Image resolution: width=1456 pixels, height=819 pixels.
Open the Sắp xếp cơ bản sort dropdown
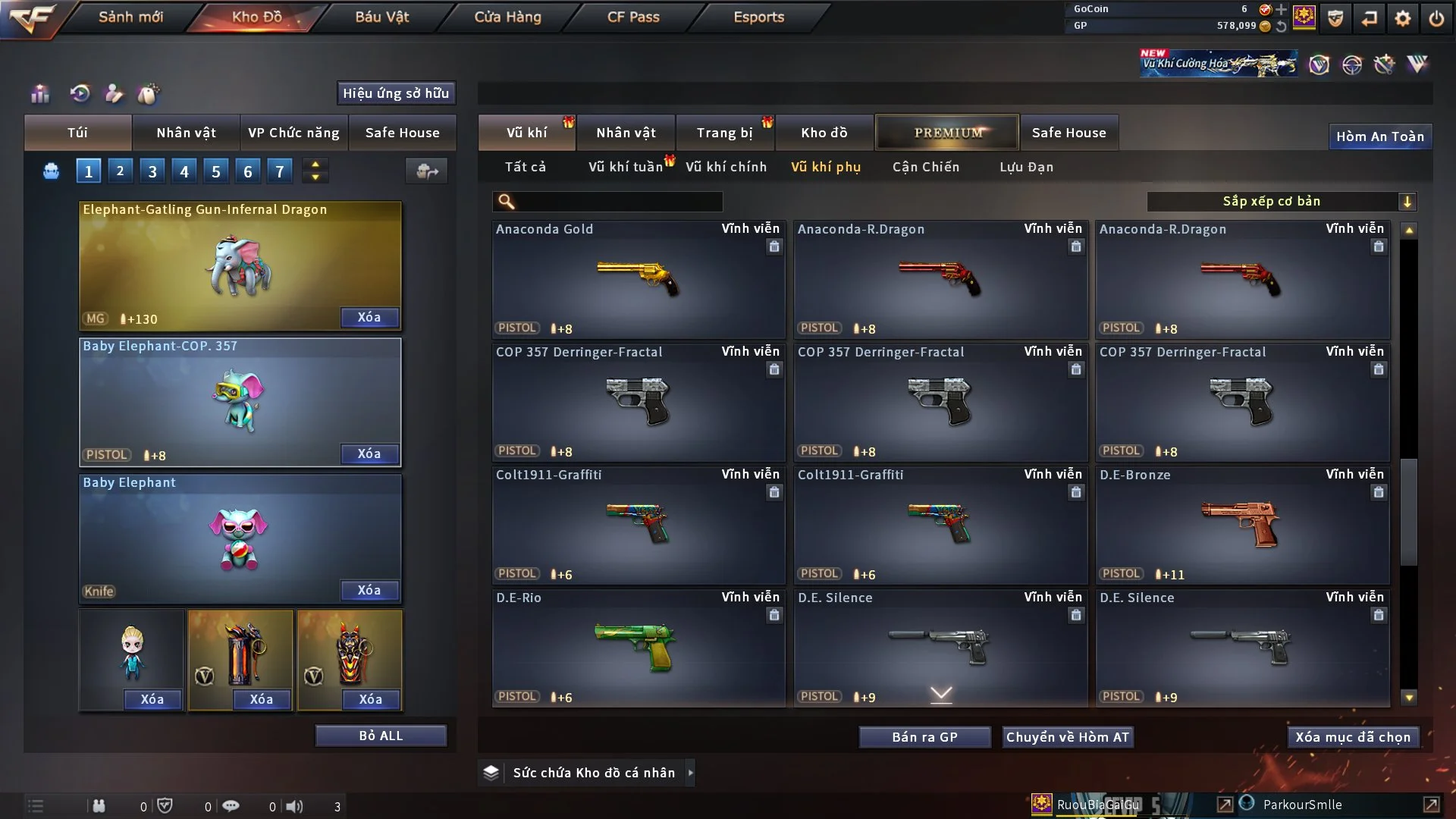coord(1281,201)
